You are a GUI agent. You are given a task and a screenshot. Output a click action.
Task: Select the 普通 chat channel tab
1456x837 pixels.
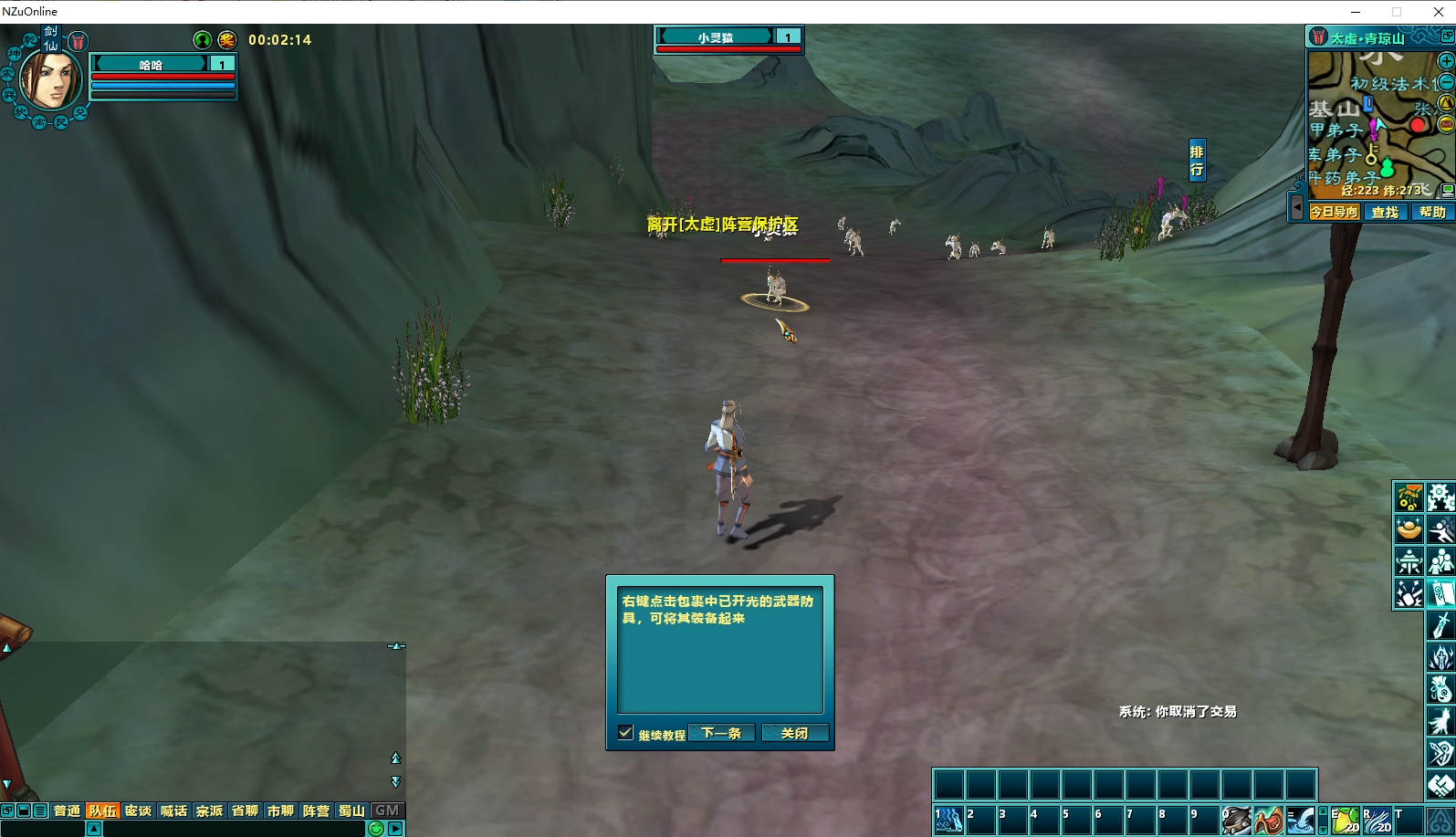pos(67,811)
